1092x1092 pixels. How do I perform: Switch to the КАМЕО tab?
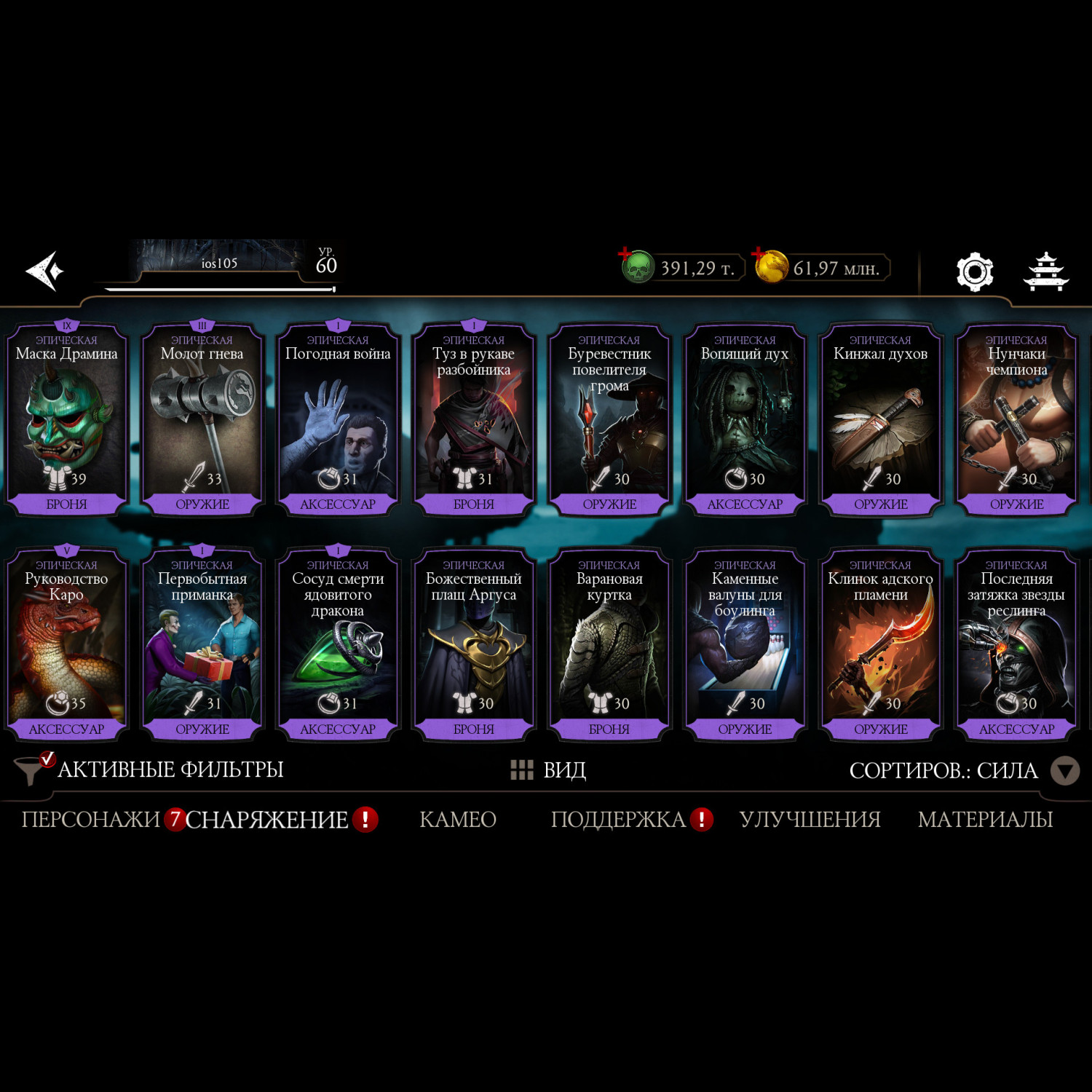[x=458, y=820]
